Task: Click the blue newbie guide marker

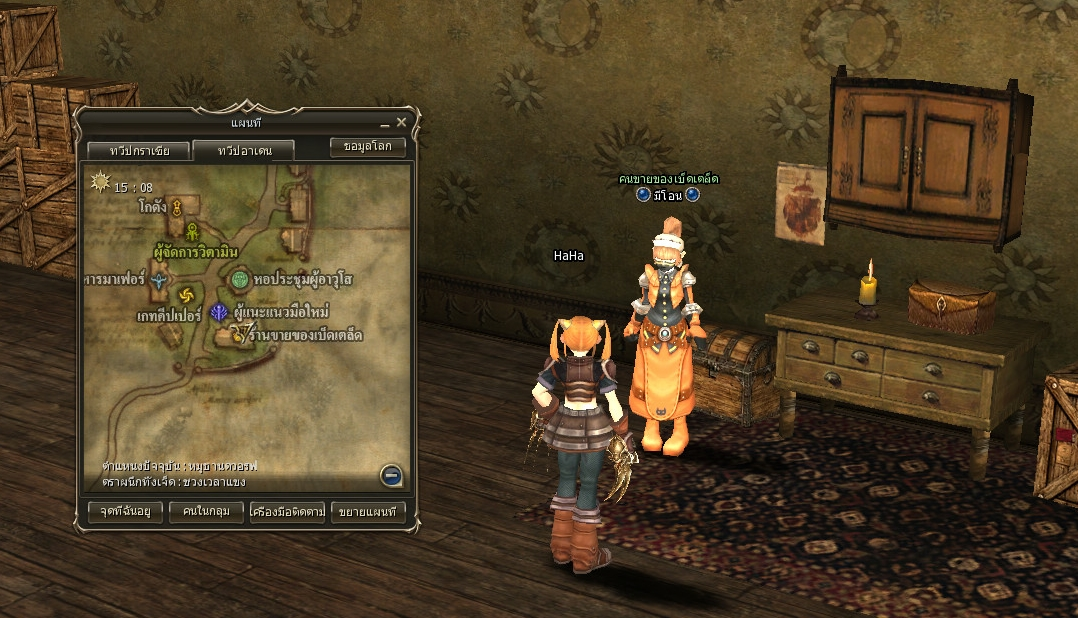Action: pyautogui.click(x=218, y=313)
